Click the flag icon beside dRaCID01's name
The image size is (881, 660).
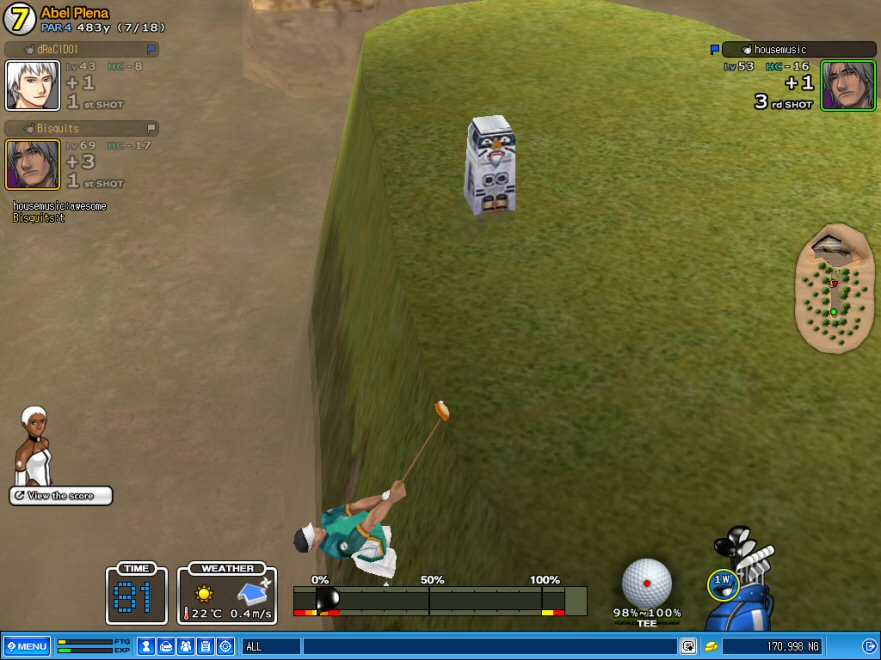pyautogui.click(x=151, y=49)
